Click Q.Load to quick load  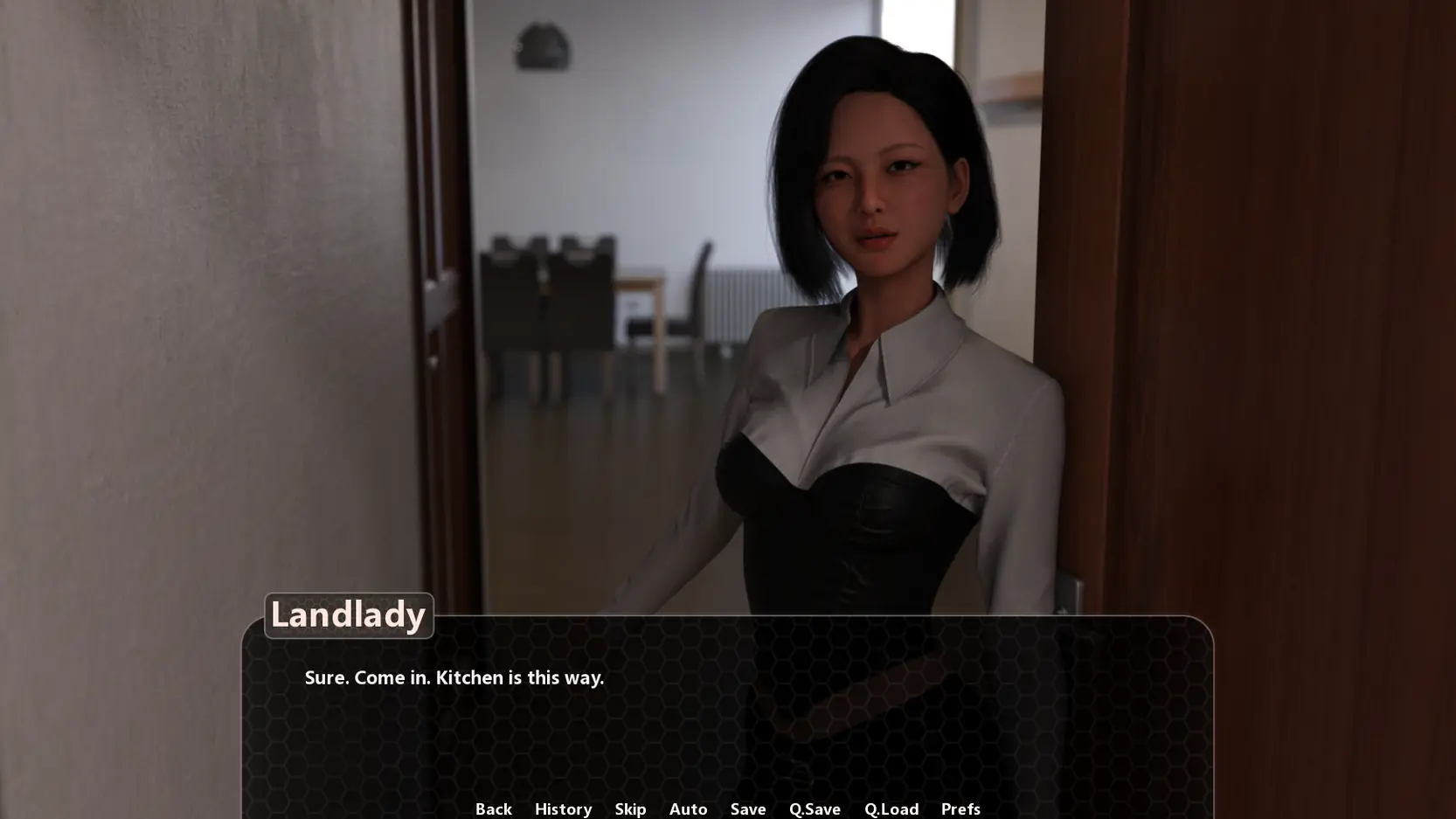point(891,809)
